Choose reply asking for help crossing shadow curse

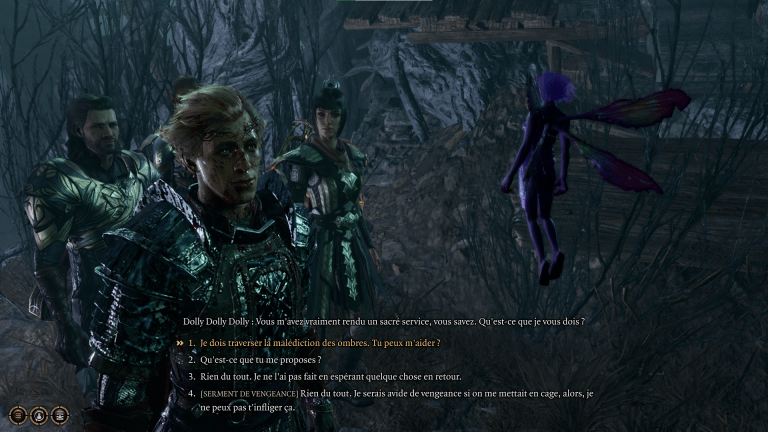[320, 342]
